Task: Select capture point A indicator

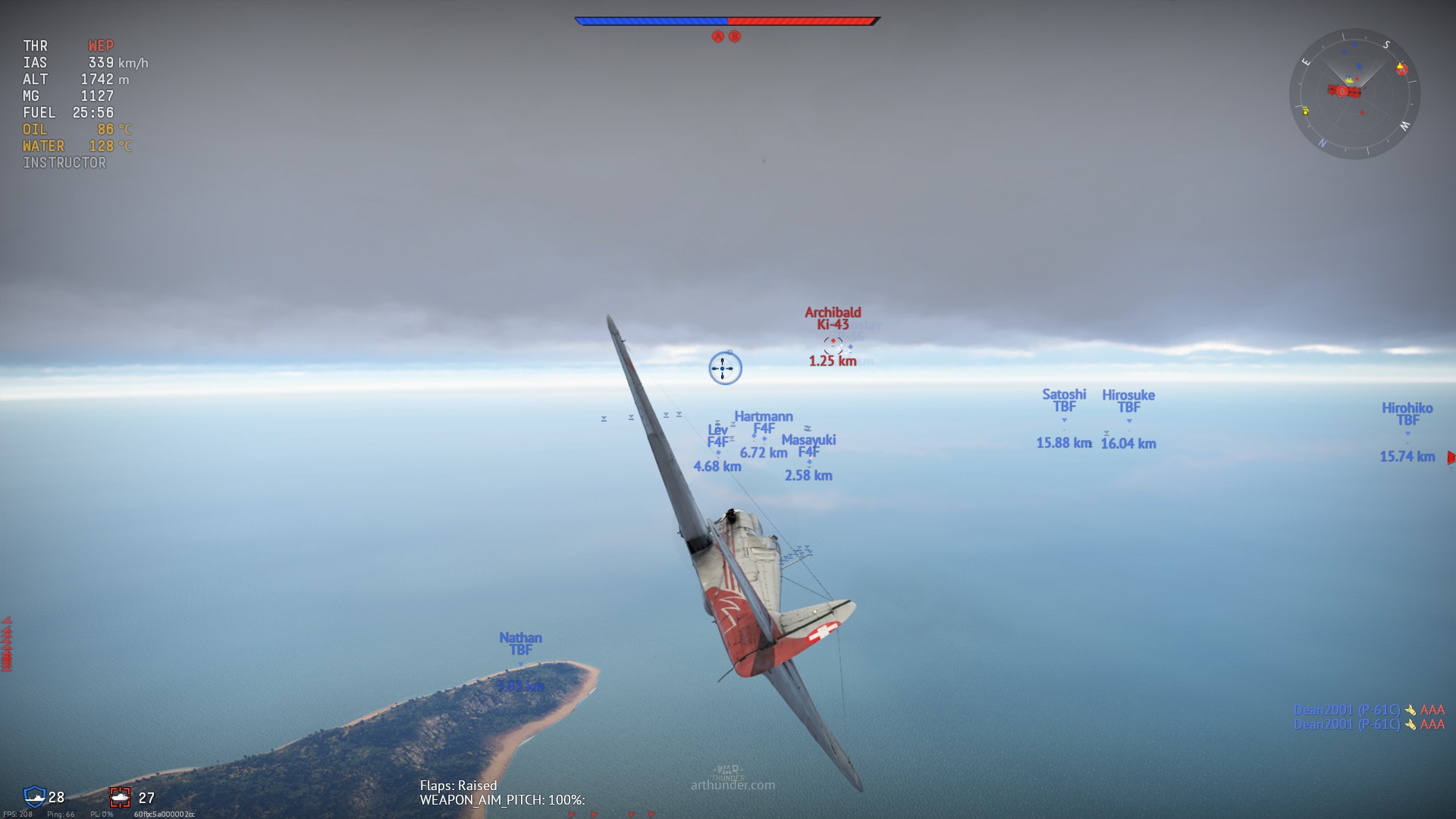Action: 717,36
